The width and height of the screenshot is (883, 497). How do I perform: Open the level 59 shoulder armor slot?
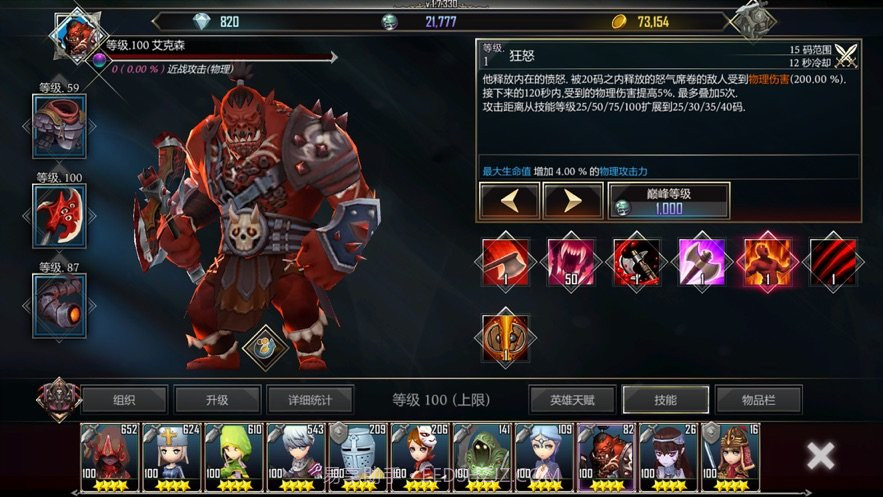[x=60, y=127]
